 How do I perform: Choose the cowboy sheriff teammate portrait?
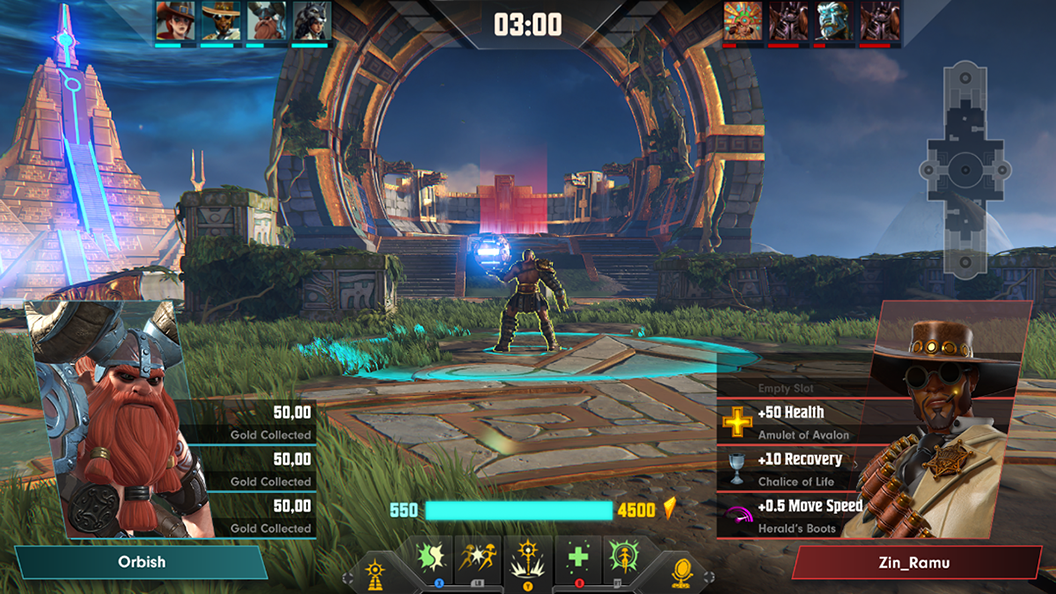221,21
